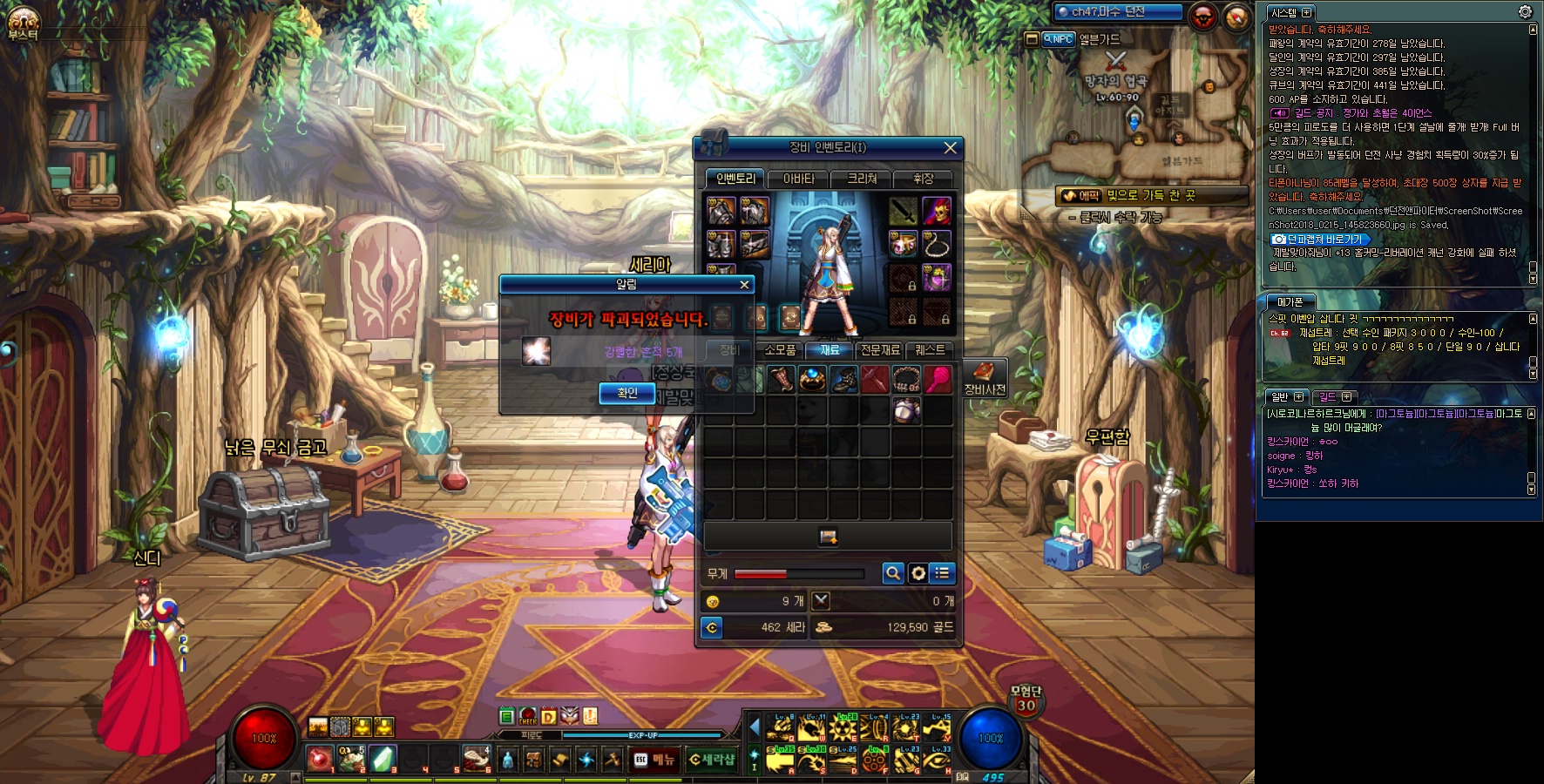Select the 휘장 tab

click(923, 179)
